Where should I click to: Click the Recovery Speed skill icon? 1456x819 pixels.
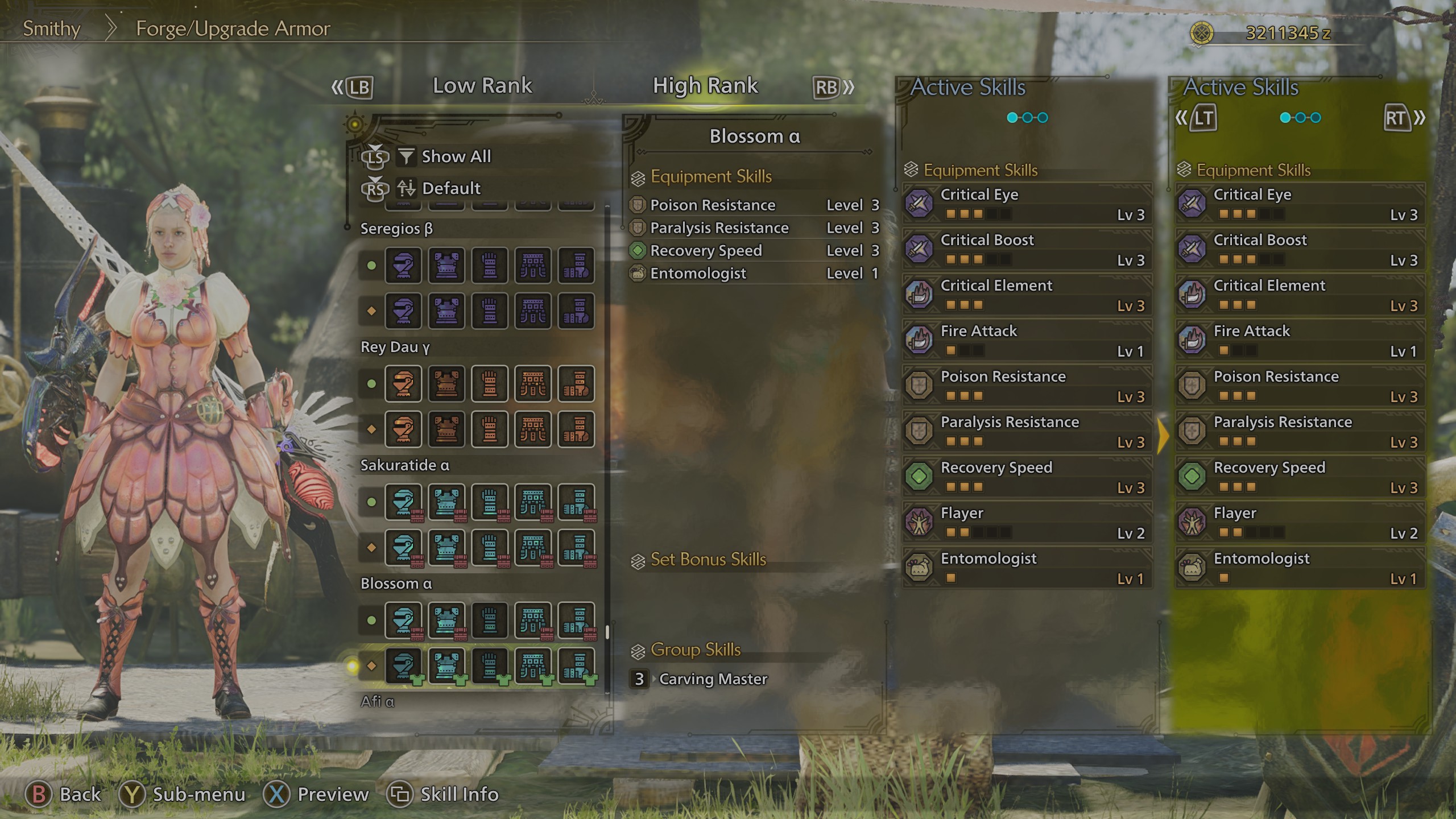coord(919,477)
